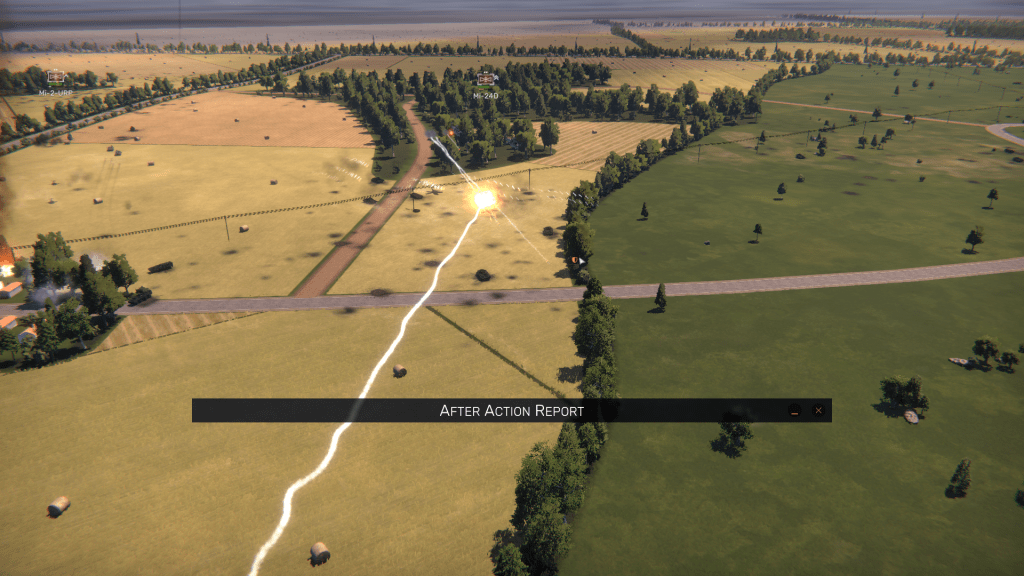1024x576 pixels.
Task: Close the After Action Report panel
Action: 818,410
